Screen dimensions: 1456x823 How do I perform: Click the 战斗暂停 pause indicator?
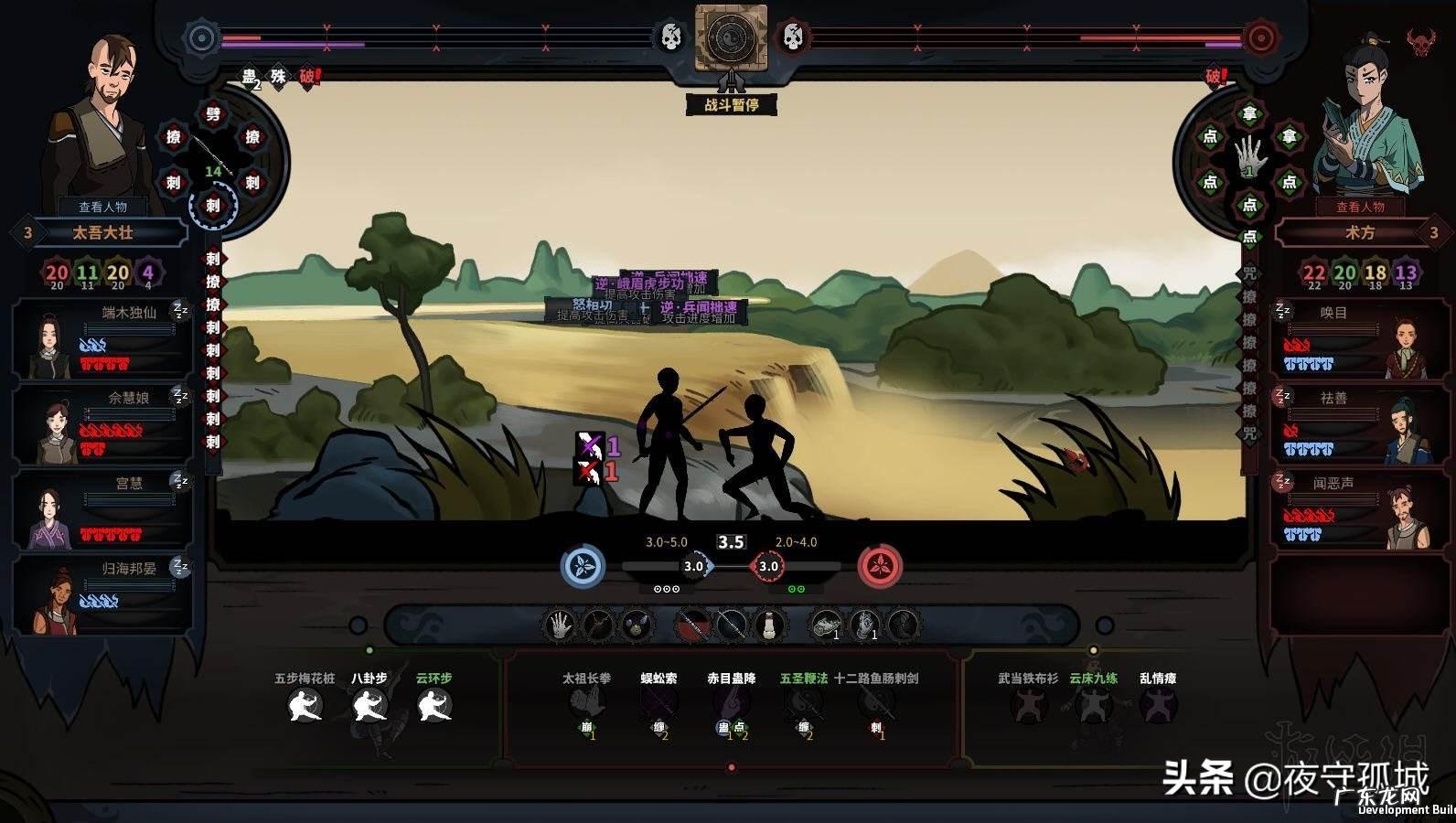point(731,104)
